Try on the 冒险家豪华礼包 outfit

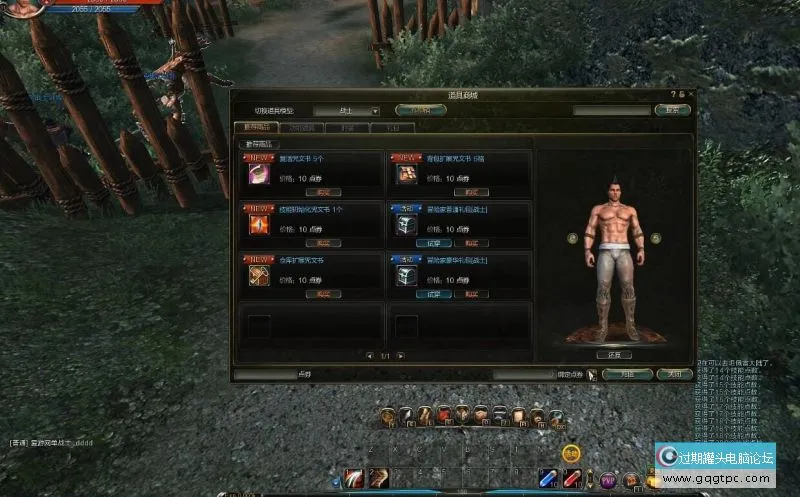[x=434, y=295]
